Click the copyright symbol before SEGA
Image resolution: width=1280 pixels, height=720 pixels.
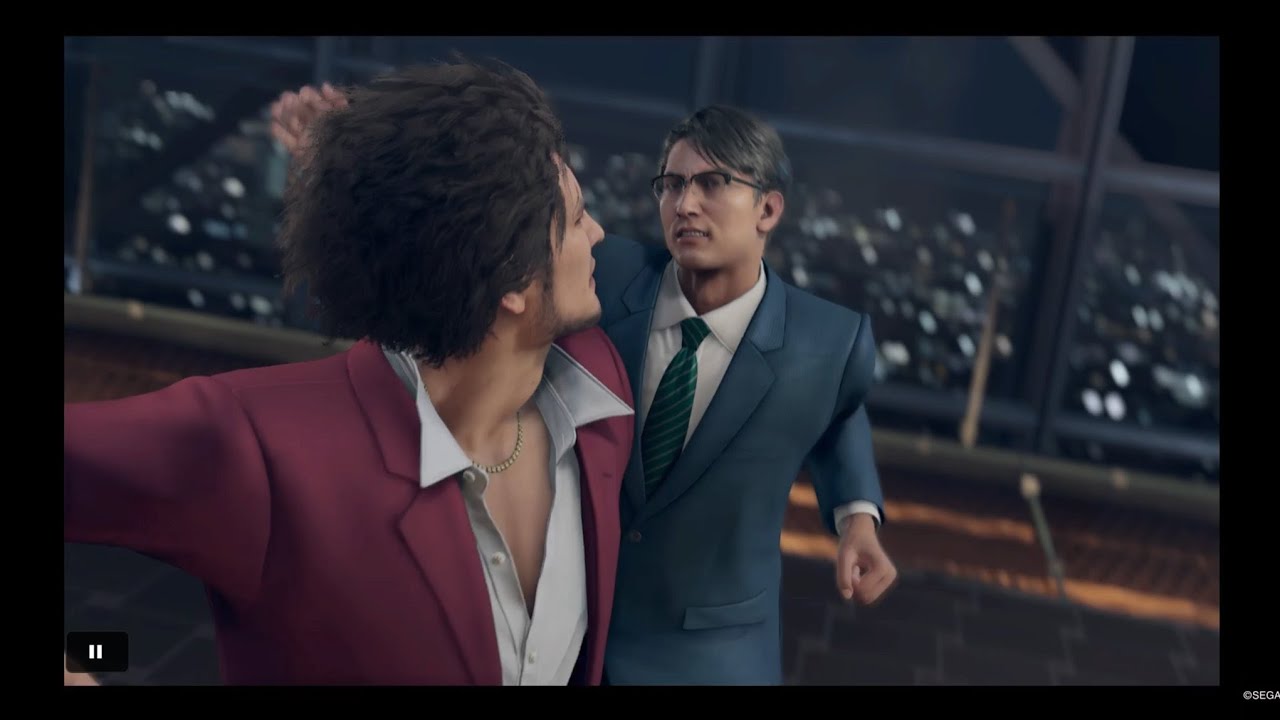1247,695
